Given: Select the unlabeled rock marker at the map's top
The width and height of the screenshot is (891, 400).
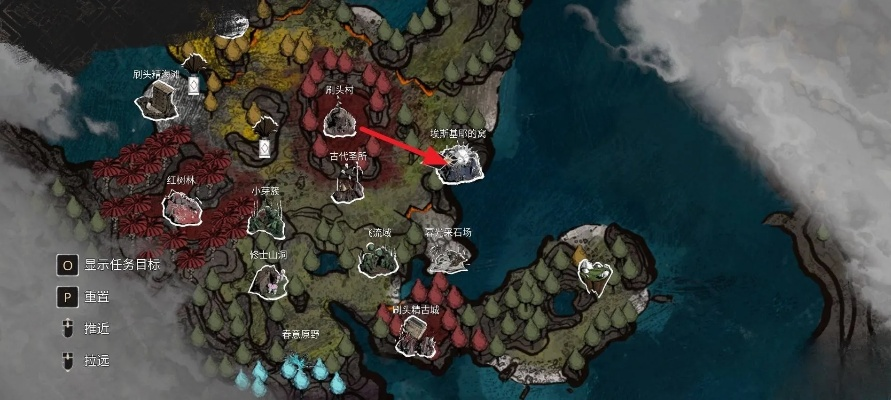Looking at the screenshot, I should pos(232,23).
